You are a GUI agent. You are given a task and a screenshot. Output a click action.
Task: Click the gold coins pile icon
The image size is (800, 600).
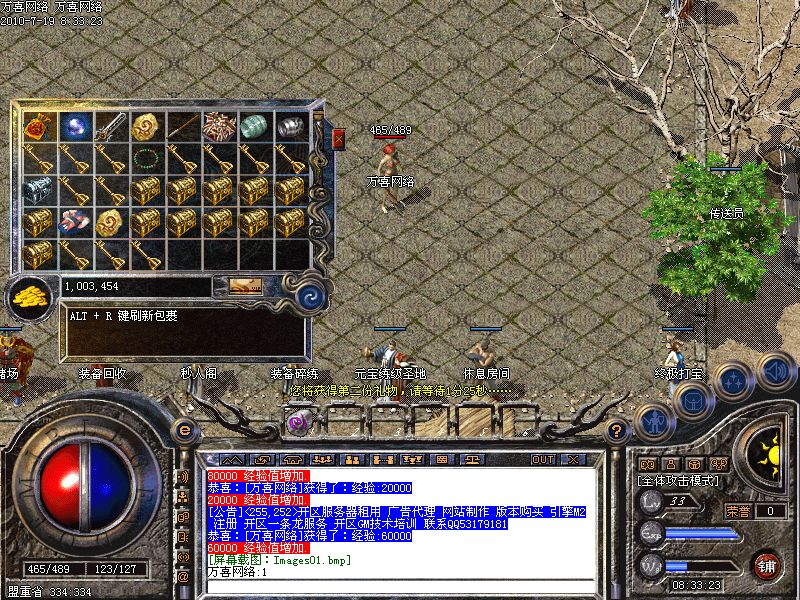[30, 294]
